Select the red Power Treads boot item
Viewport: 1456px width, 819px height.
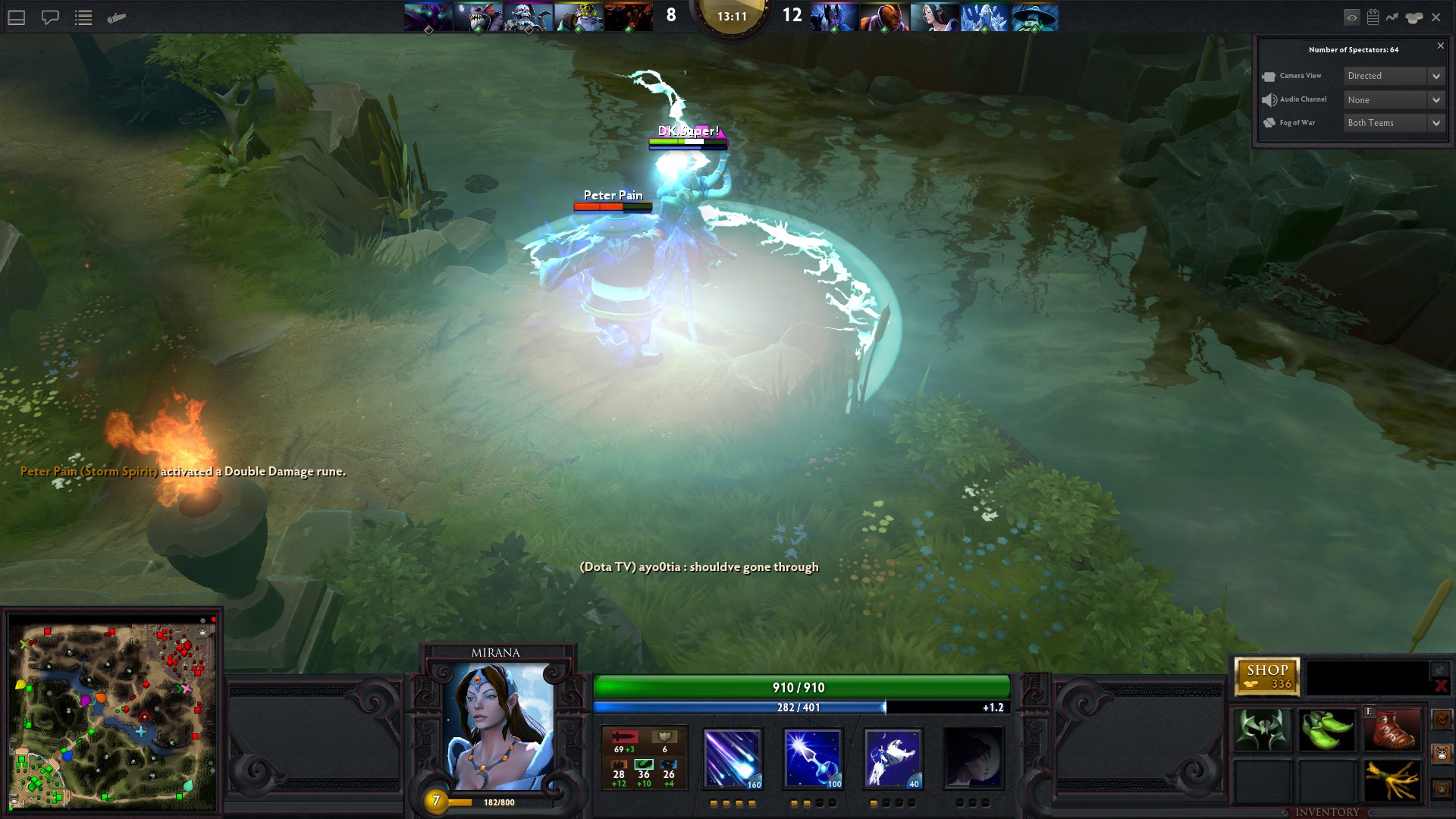click(1392, 730)
